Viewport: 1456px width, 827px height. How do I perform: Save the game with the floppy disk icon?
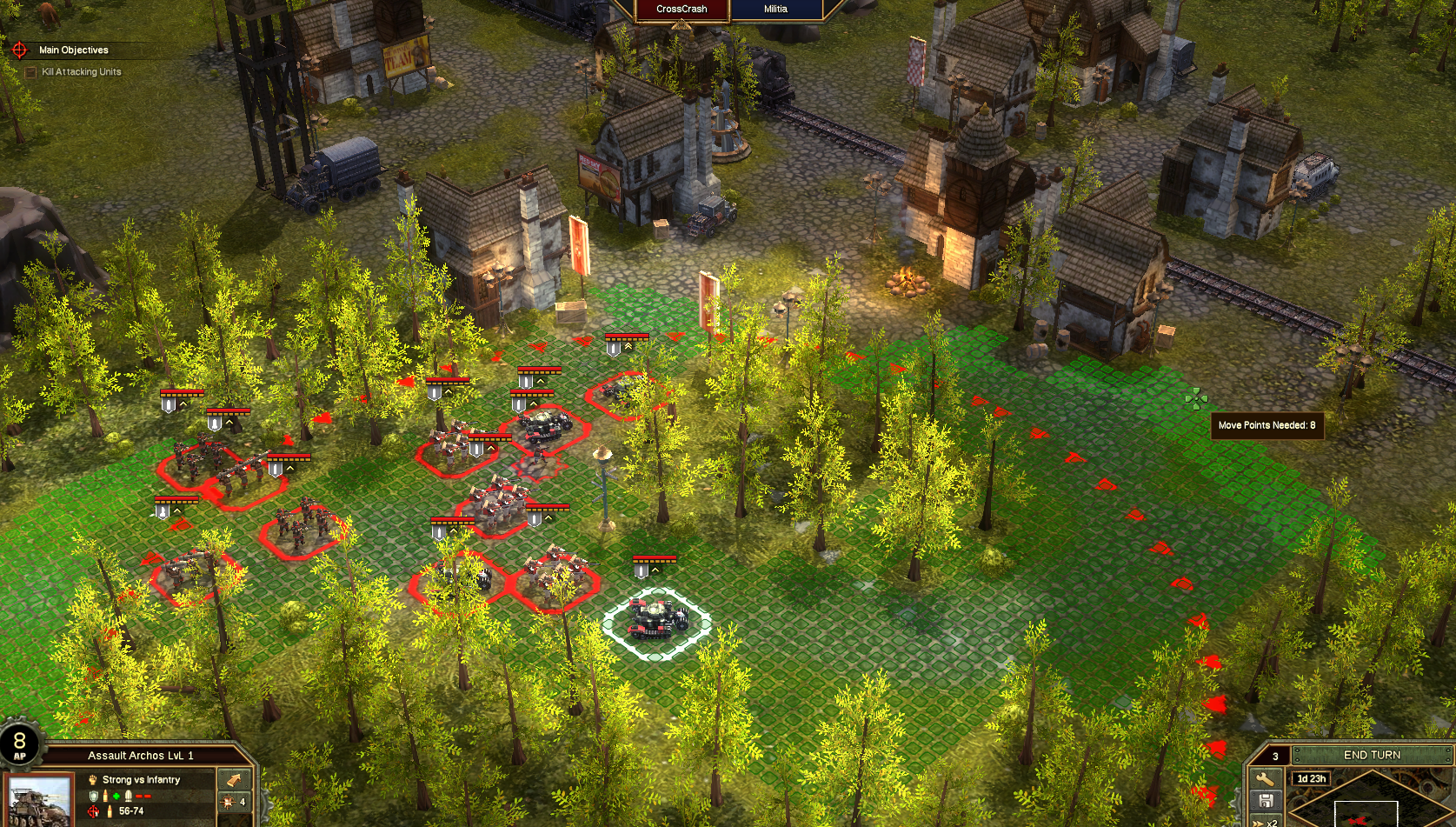[1265, 801]
